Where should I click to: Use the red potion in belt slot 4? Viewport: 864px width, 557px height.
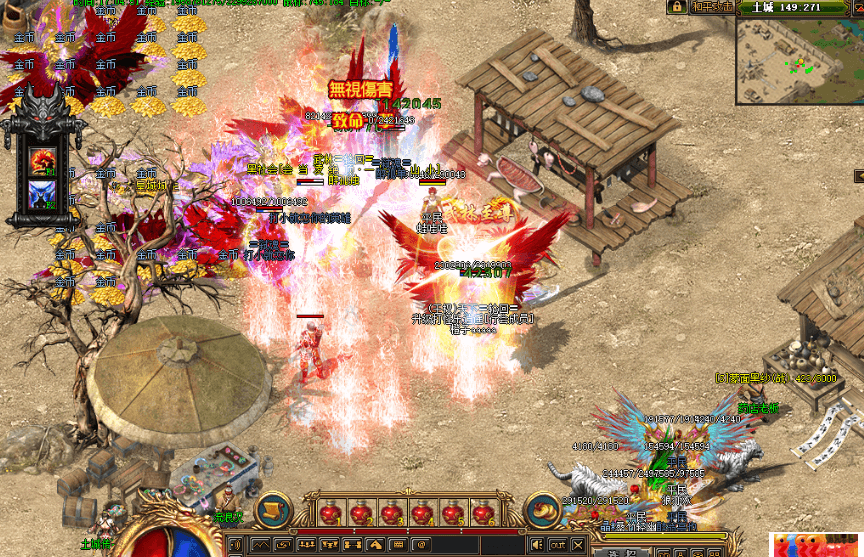click(x=423, y=513)
